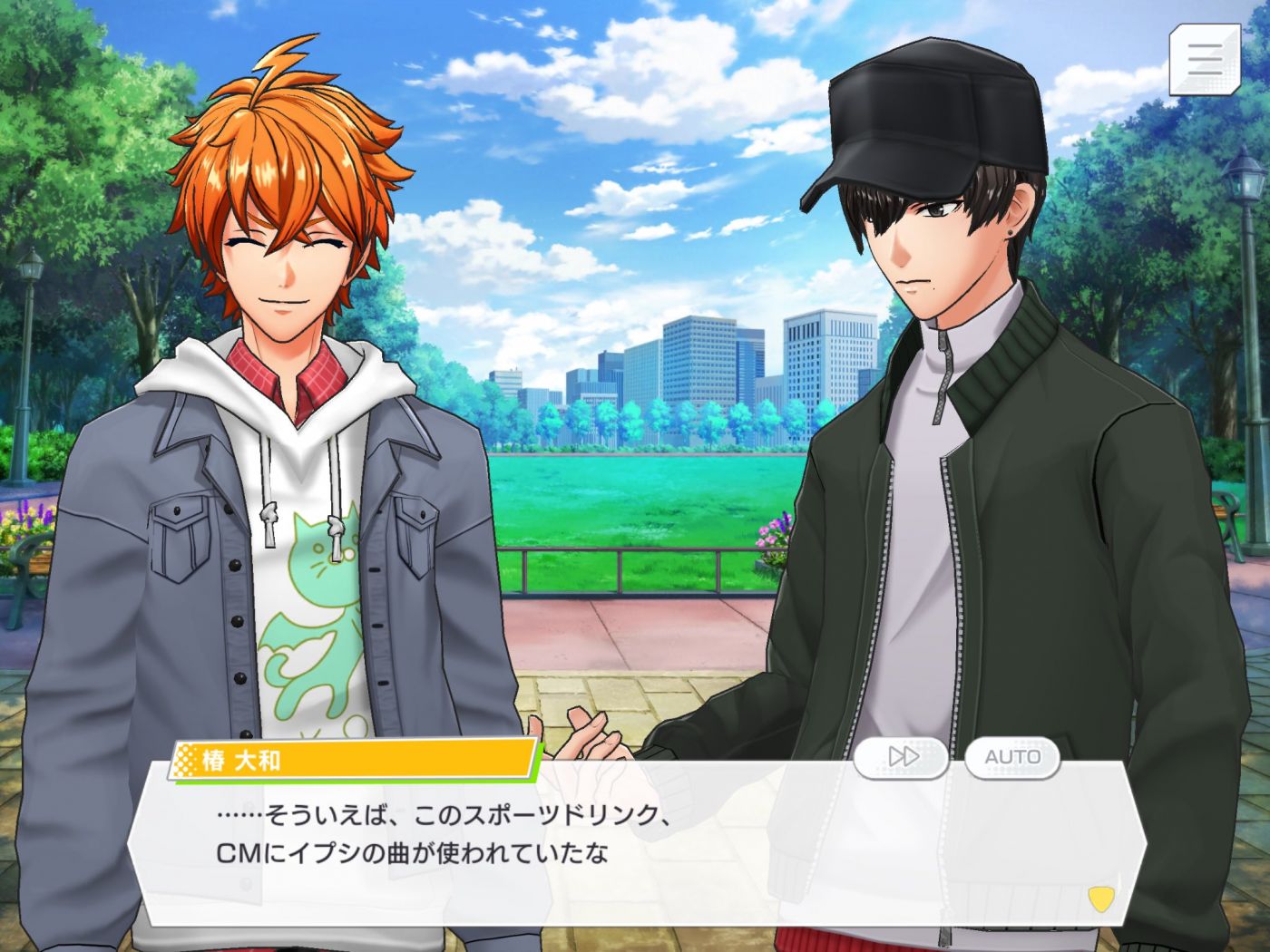Advance dialogue with the yellow arrow indicator

[x=1100, y=899]
